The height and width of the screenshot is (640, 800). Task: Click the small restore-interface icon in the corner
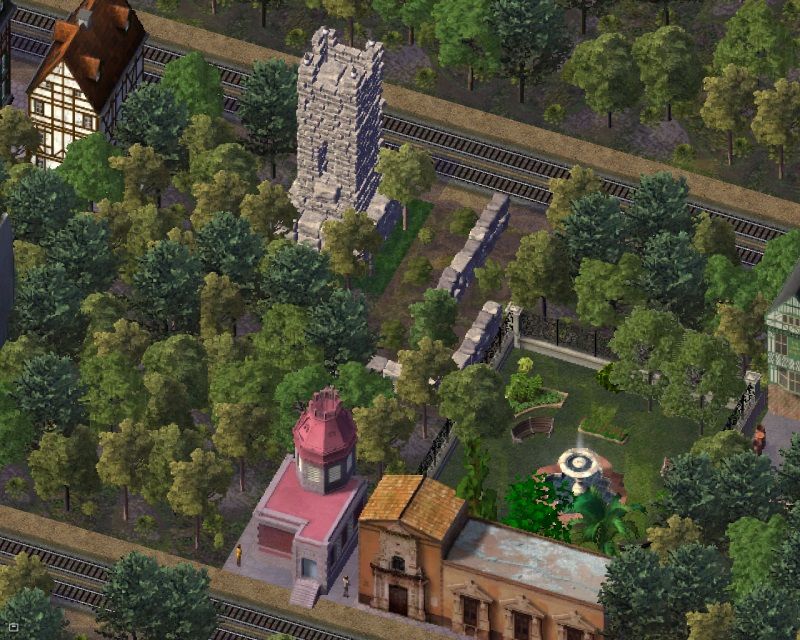13,627
